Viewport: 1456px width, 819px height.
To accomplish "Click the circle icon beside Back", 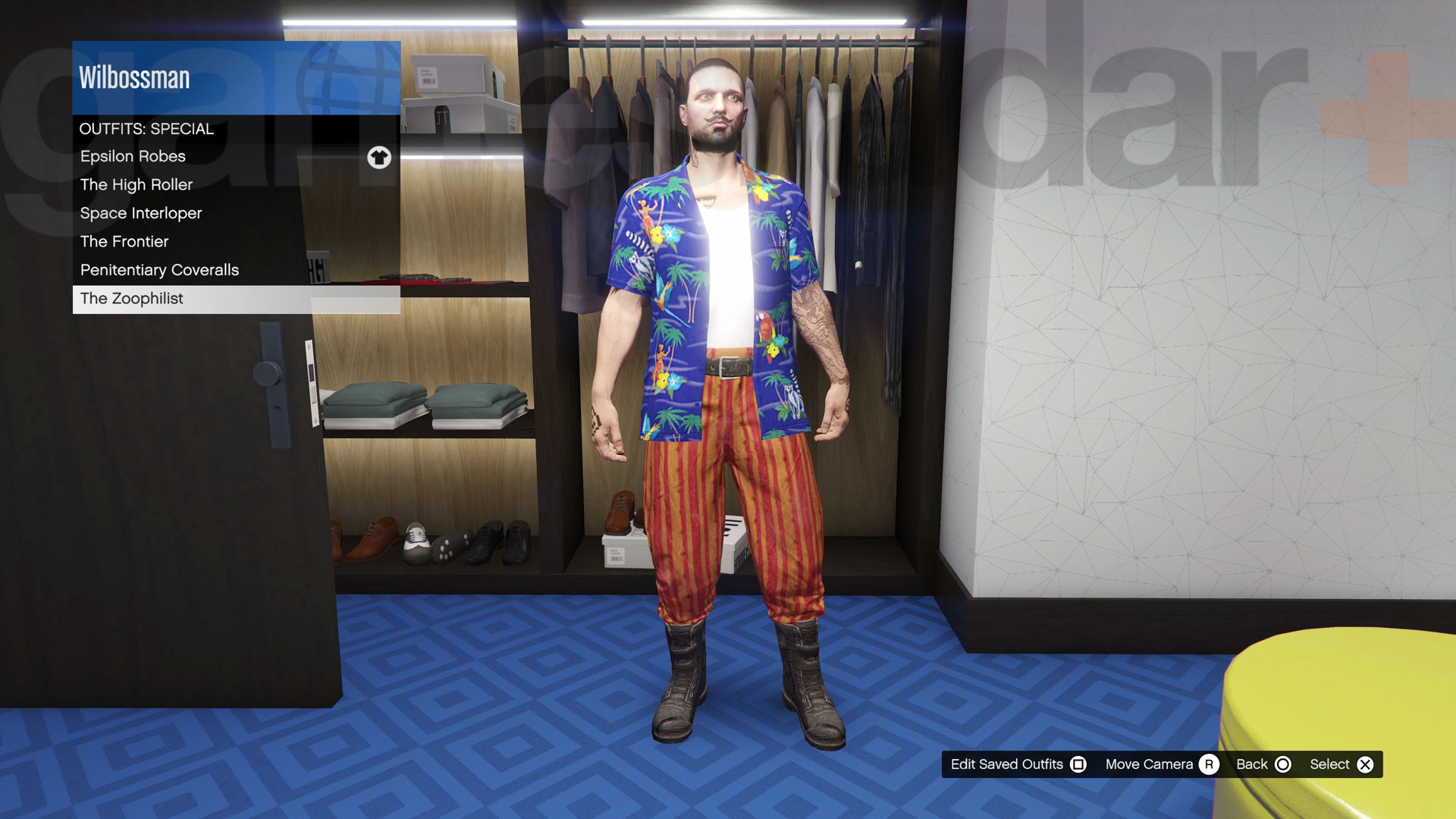I will pyautogui.click(x=1283, y=764).
